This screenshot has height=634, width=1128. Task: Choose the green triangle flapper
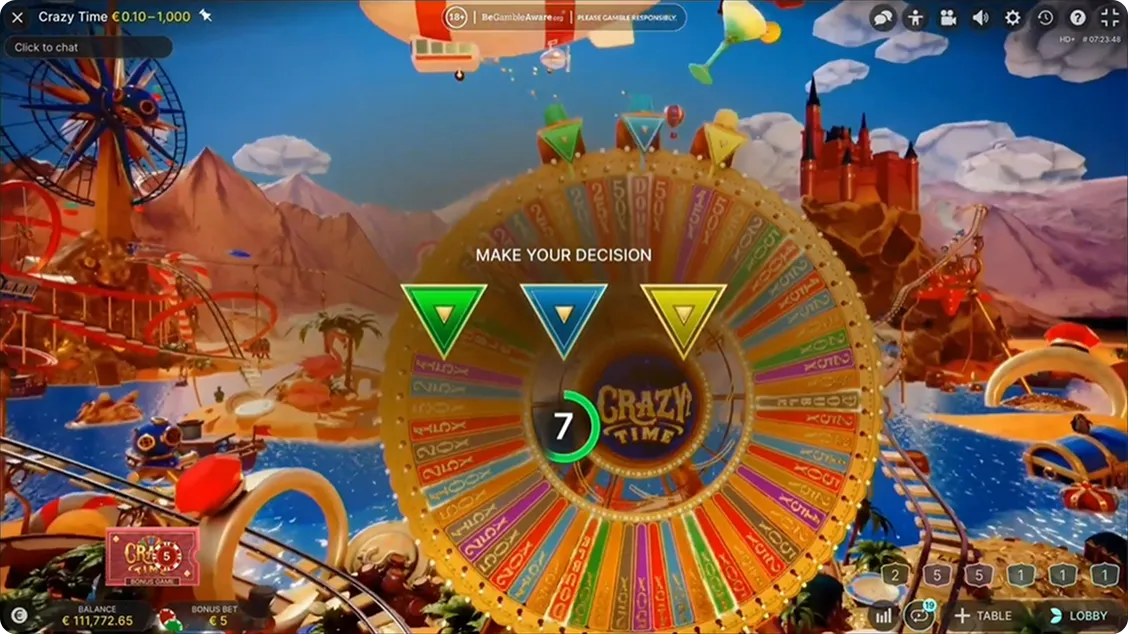click(x=443, y=317)
